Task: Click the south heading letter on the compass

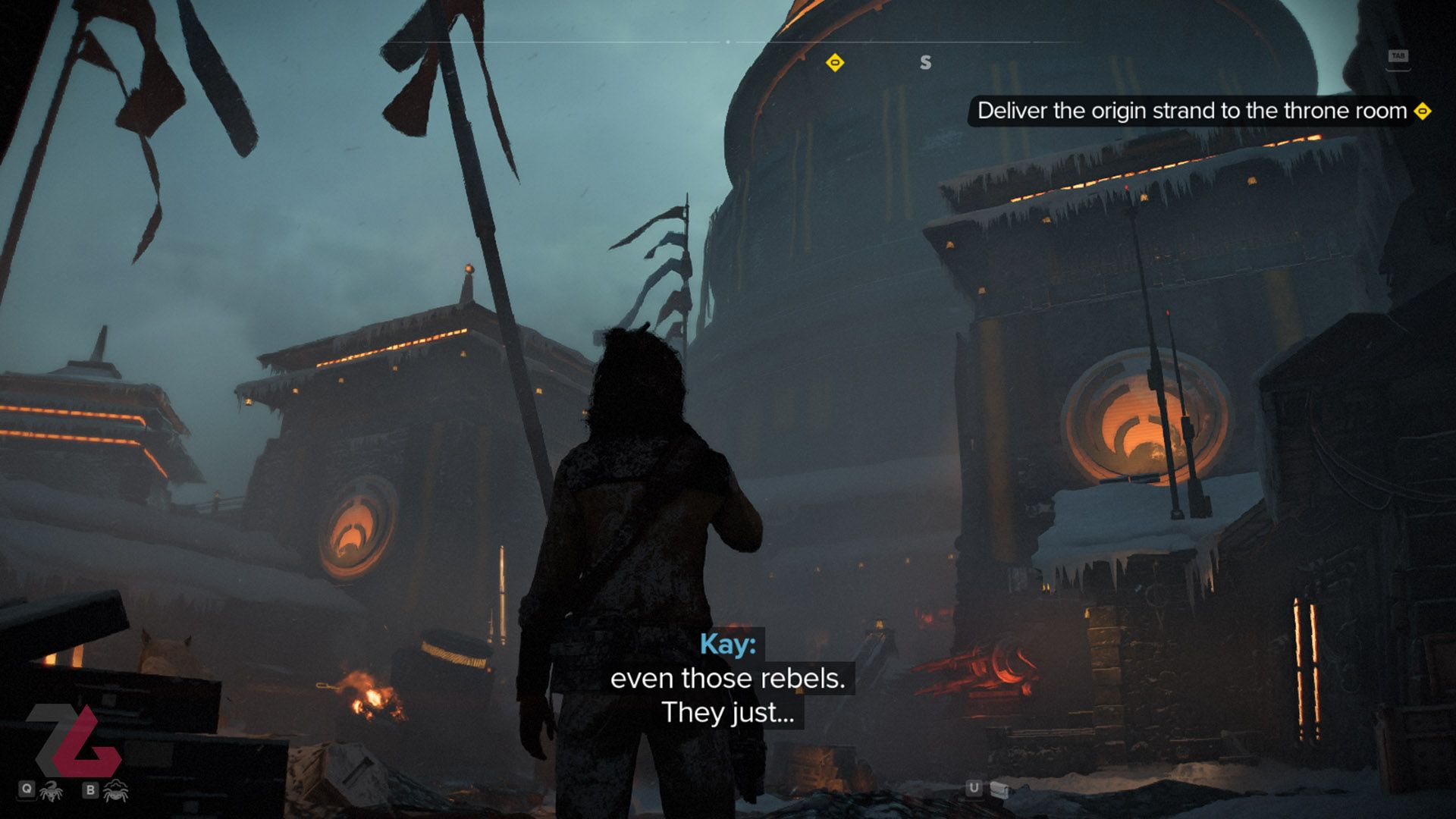Action: [x=925, y=62]
